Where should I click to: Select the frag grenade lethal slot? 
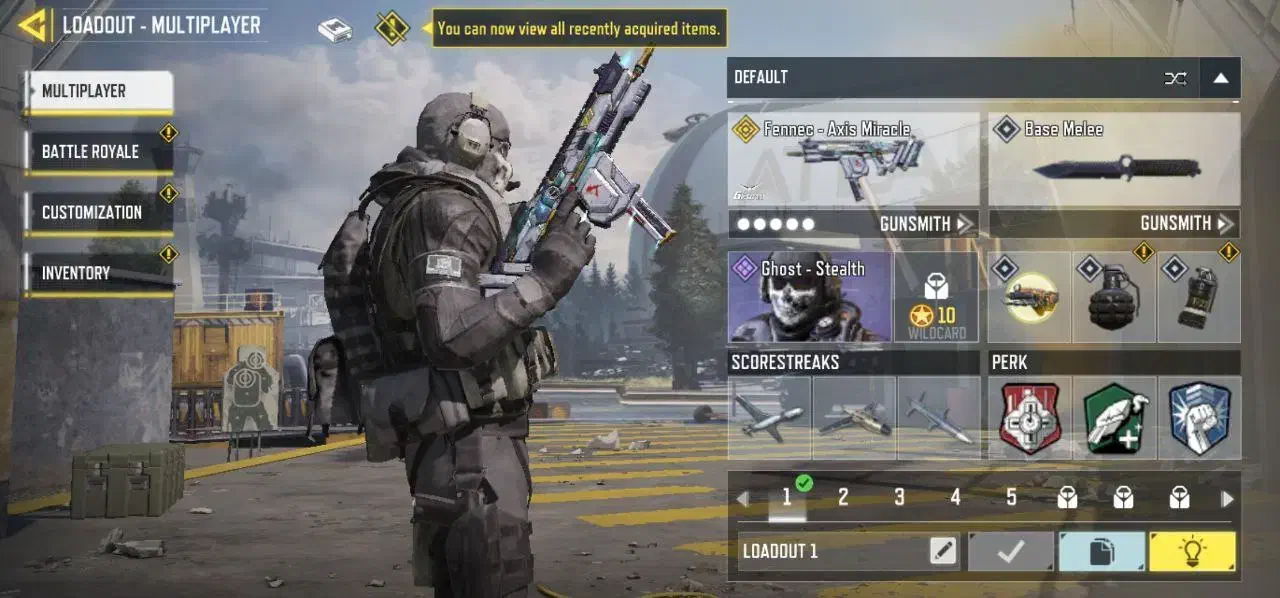click(1114, 297)
